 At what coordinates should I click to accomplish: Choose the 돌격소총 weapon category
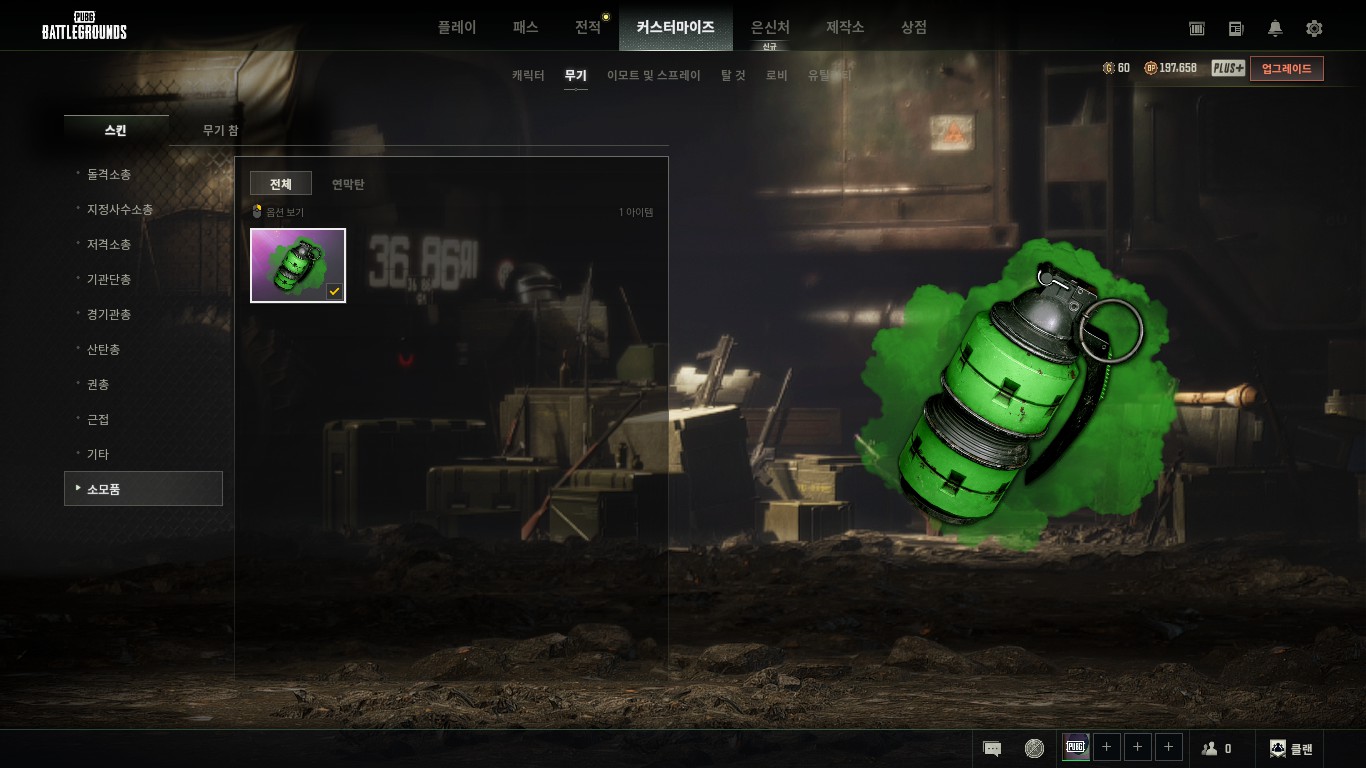[109, 174]
